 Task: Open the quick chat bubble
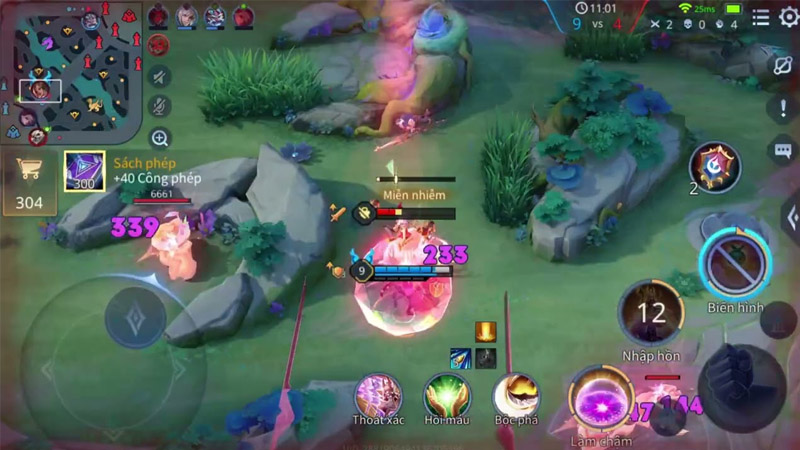[782, 151]
